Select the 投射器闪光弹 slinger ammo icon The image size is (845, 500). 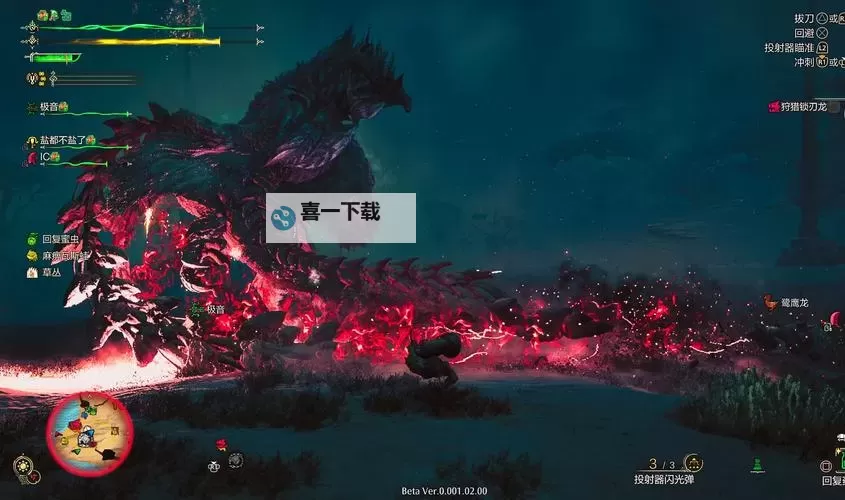693,463
